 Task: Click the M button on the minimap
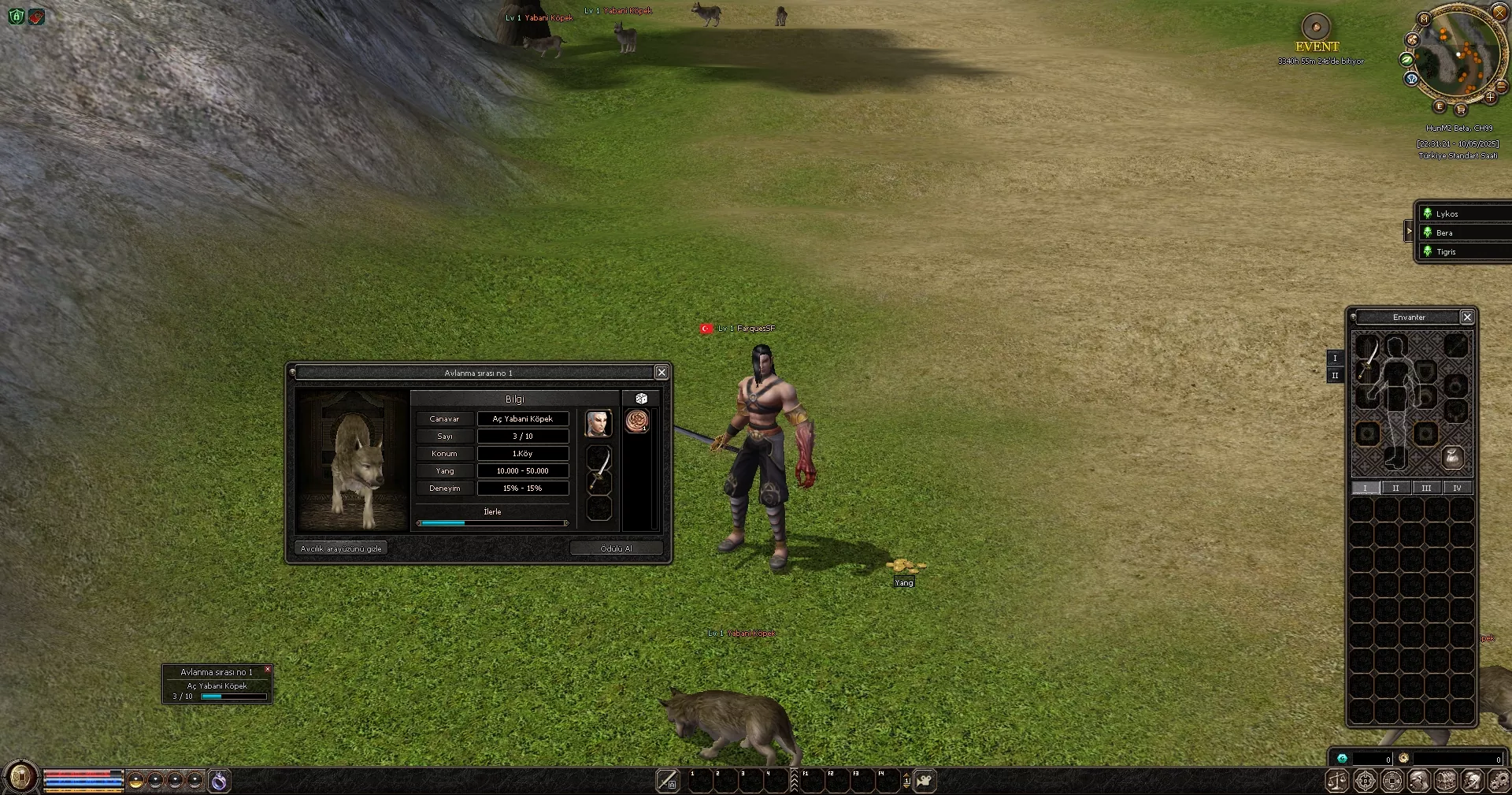(x=1424, y=19)
